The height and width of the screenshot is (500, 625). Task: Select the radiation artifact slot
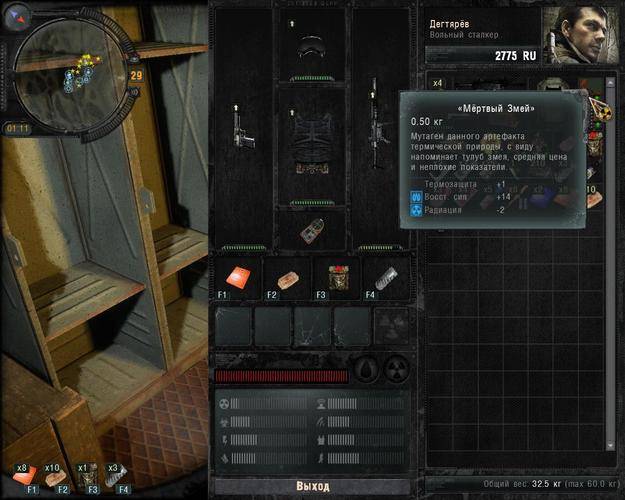pos(391,326)
